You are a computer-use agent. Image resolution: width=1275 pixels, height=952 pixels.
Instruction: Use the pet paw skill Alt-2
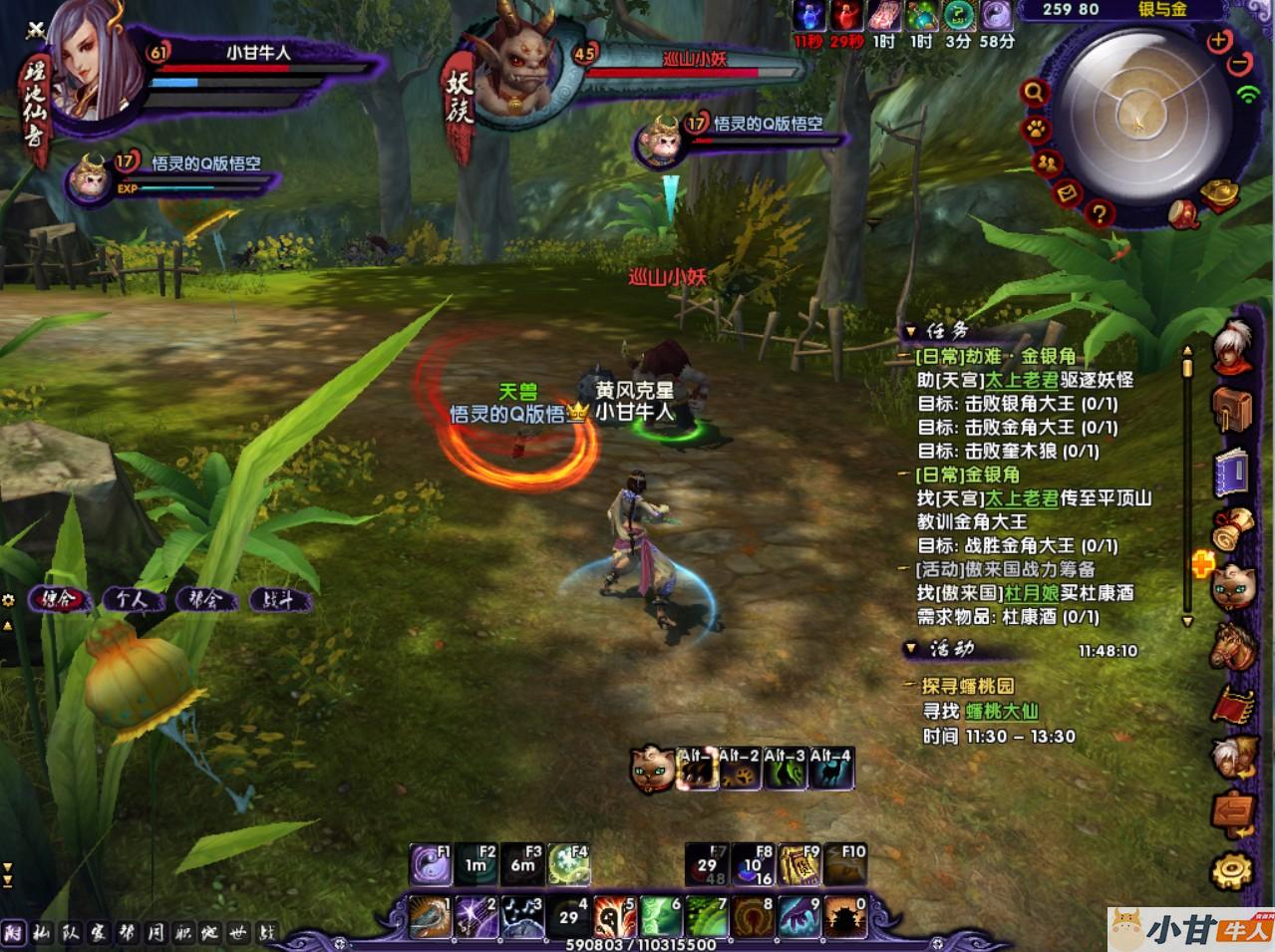coord(741,769)
